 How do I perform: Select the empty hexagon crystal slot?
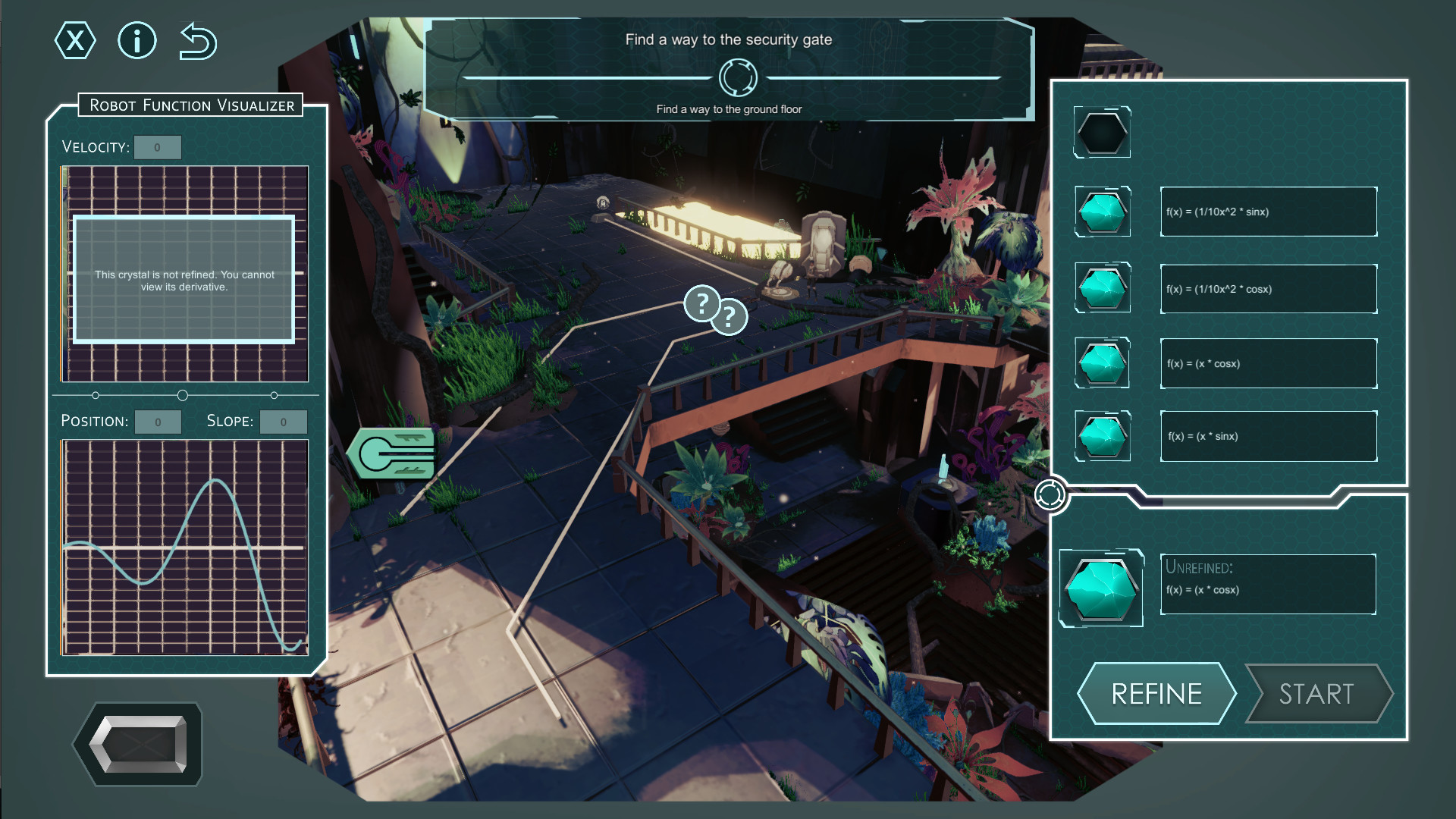(x=1103, y=133)
